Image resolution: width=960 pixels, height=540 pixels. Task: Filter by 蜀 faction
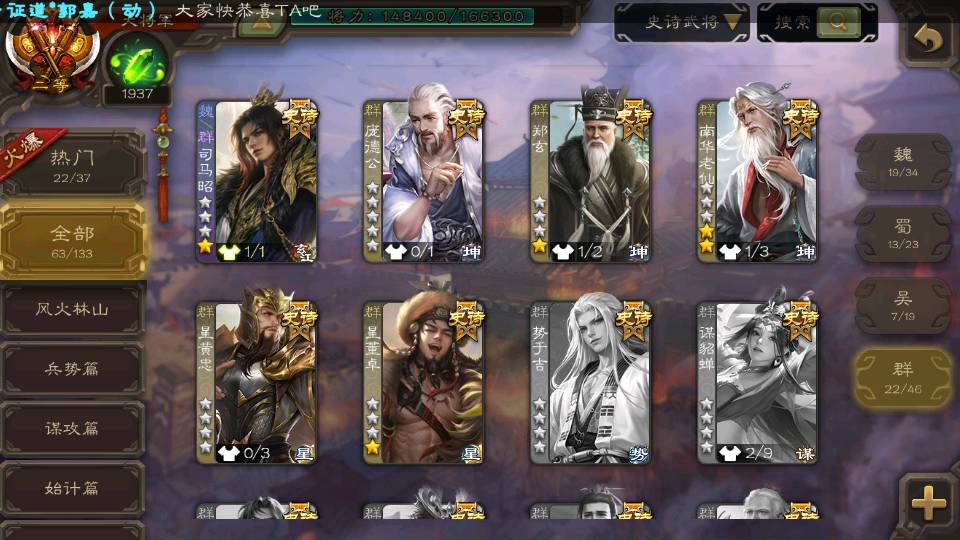pos(903,233)
